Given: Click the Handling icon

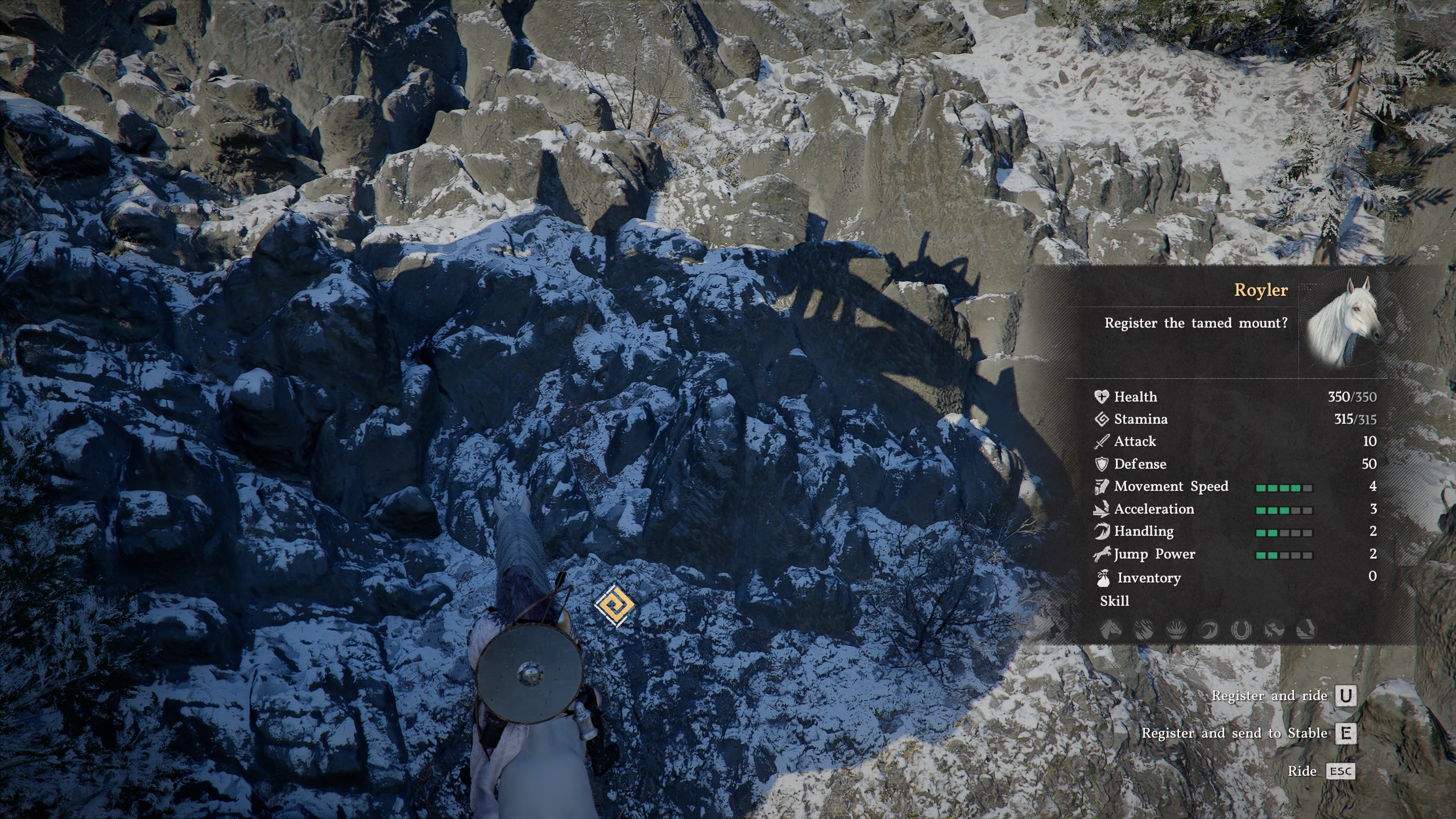Looking at the screenshot, I should (x=1102, y=531).
